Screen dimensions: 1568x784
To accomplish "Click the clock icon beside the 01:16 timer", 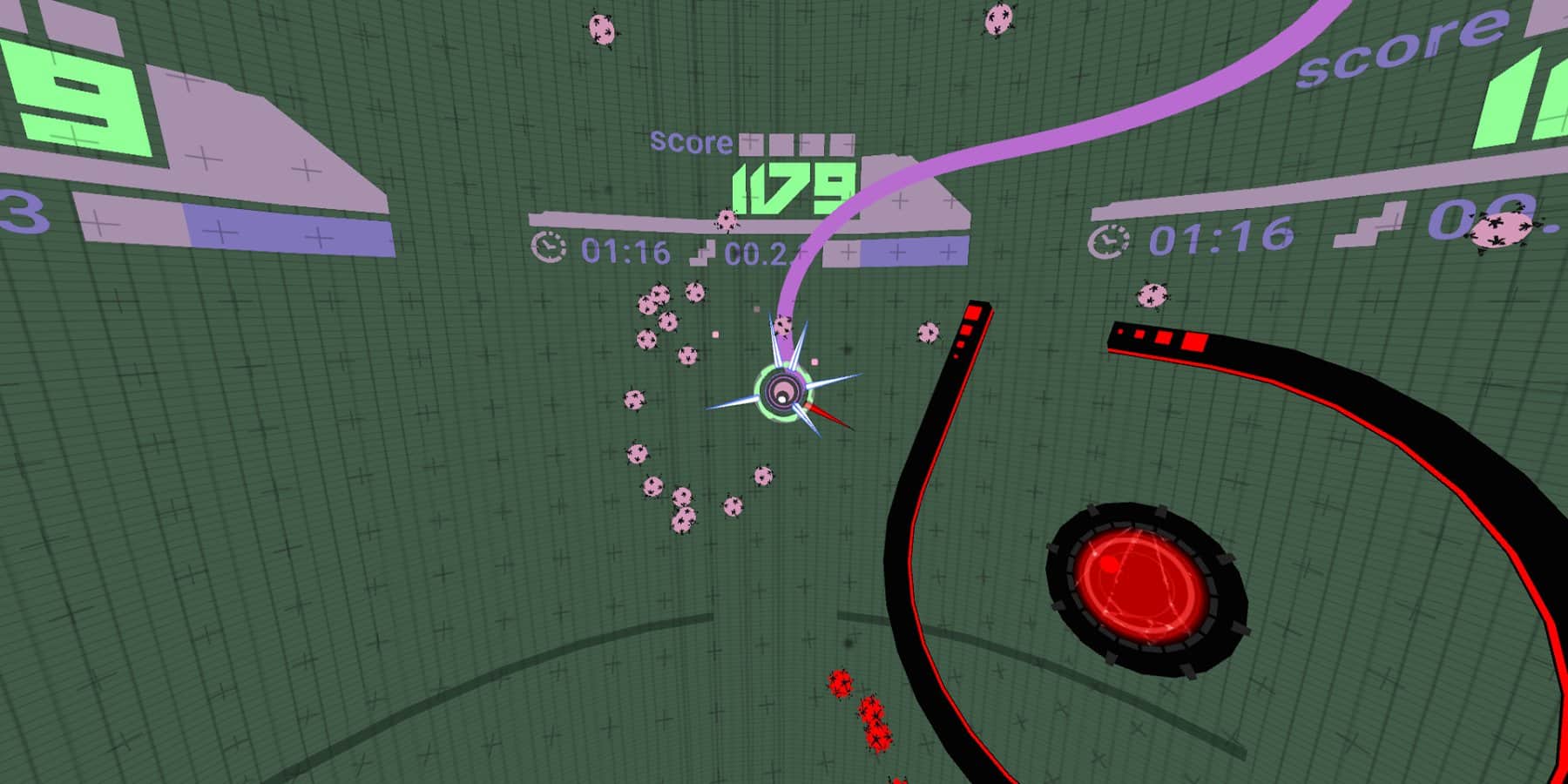I will tap(546, 247).
